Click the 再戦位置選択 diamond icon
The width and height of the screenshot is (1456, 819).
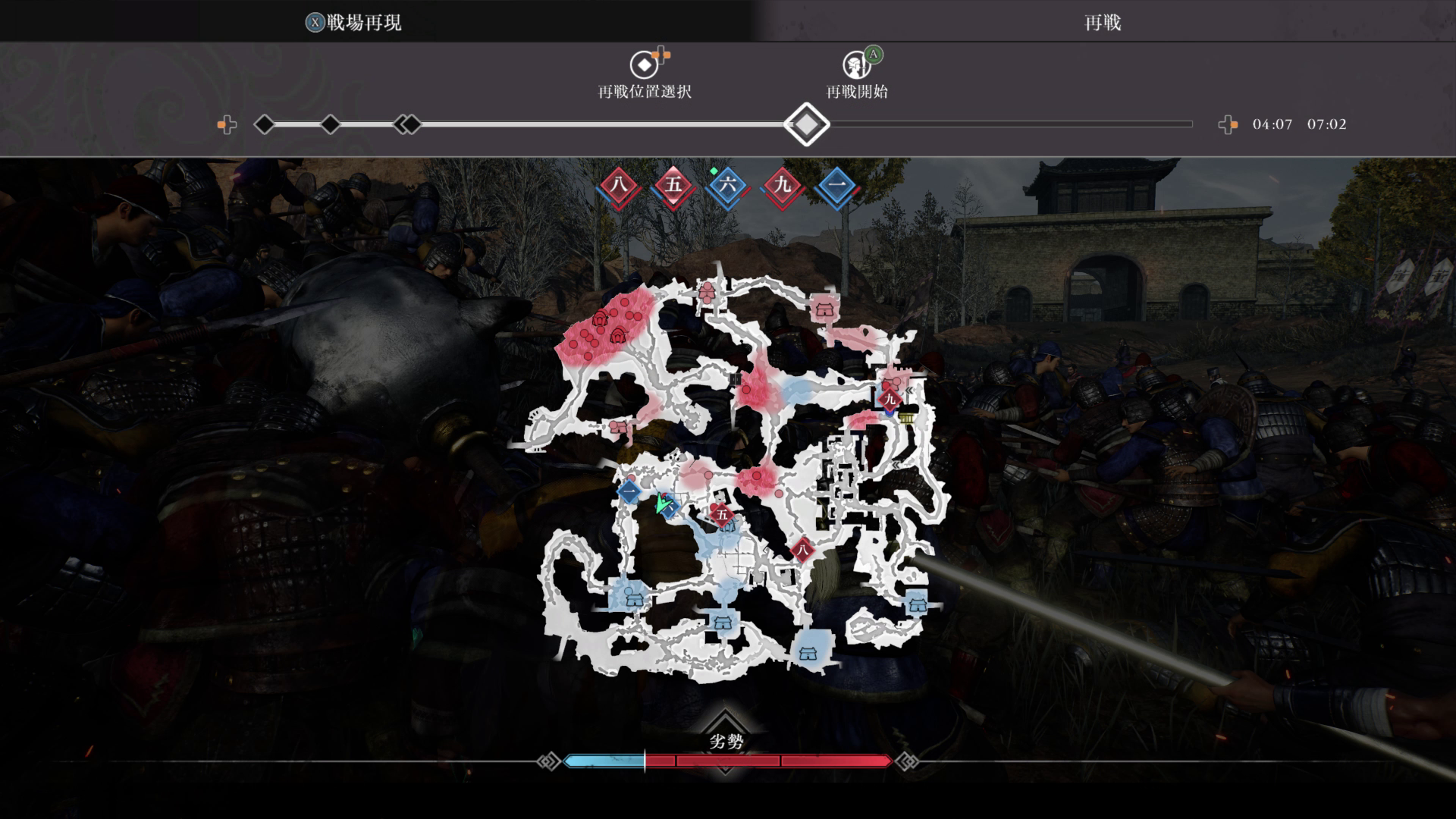645,66
